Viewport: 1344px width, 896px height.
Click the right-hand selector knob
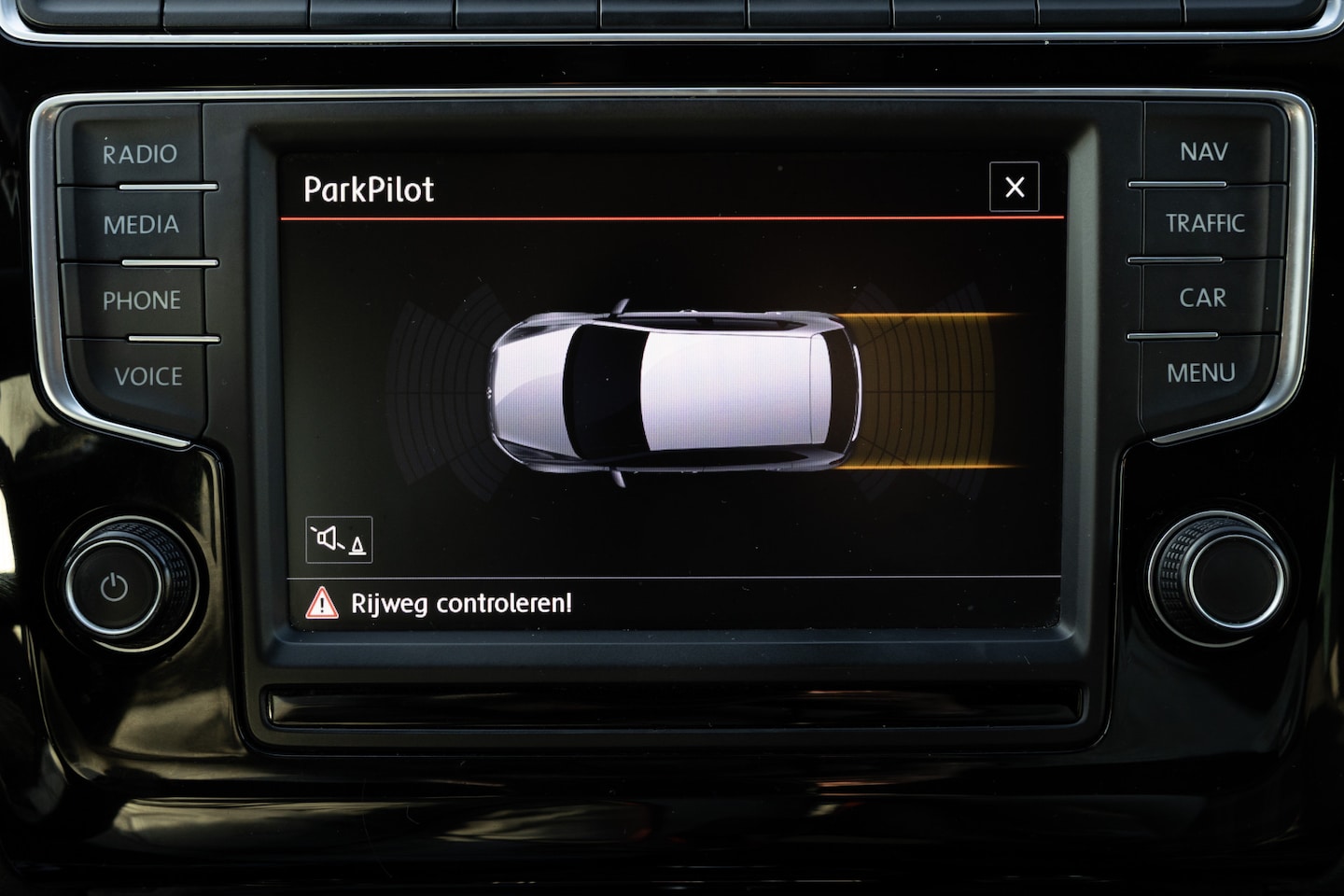point(1222,571)
